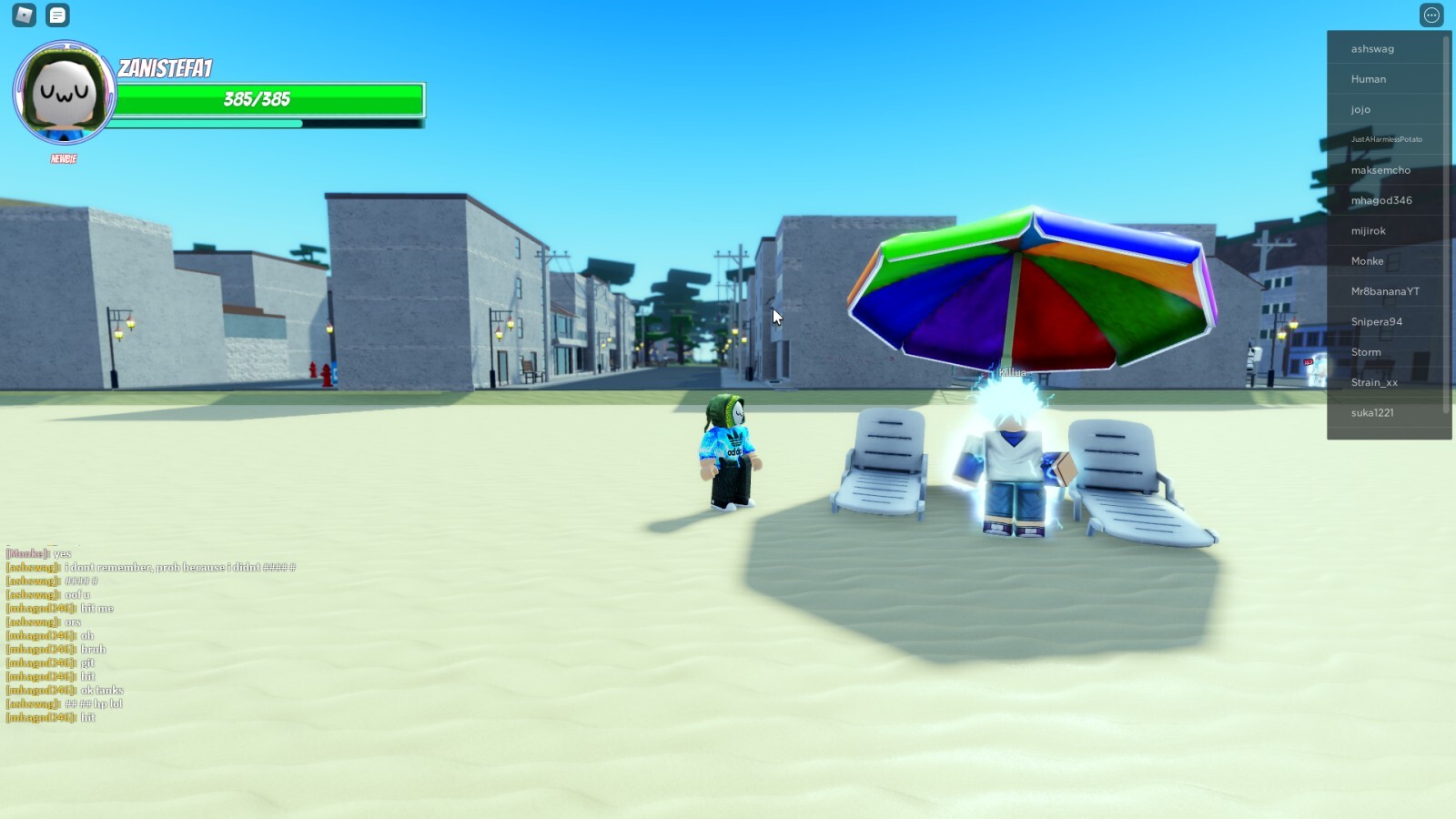
Task: Toggle the in-game chat window
Action: [x=56, y=15]
